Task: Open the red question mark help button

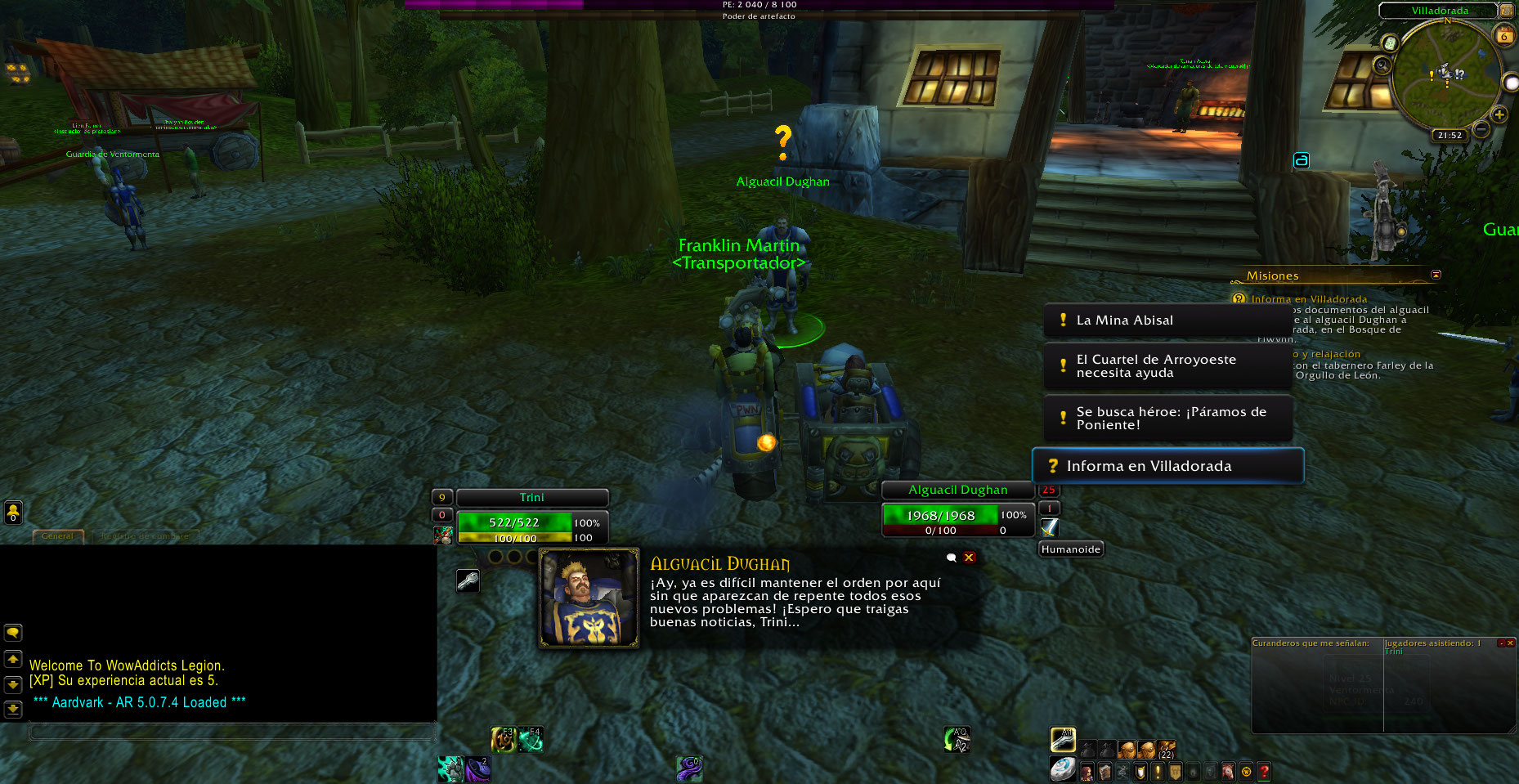Action: pyautogui.click(x=1264, y=771)
